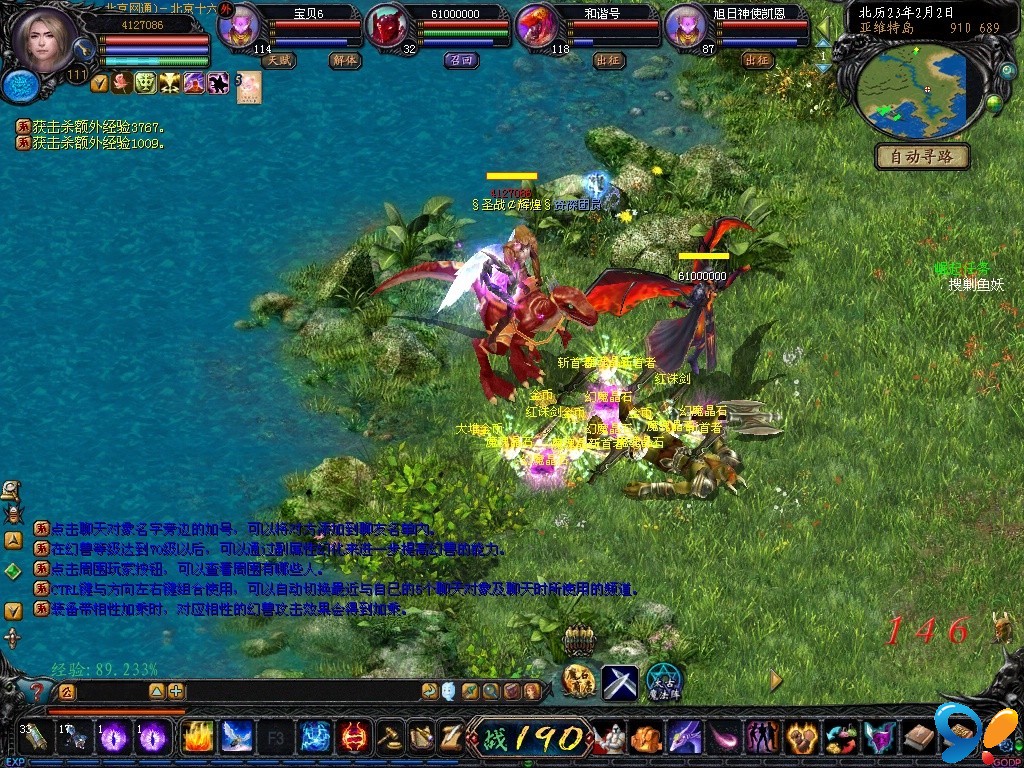Screen dimensions: 1024x768
Task: Click the red question mark help button
Action: [37, 691]
